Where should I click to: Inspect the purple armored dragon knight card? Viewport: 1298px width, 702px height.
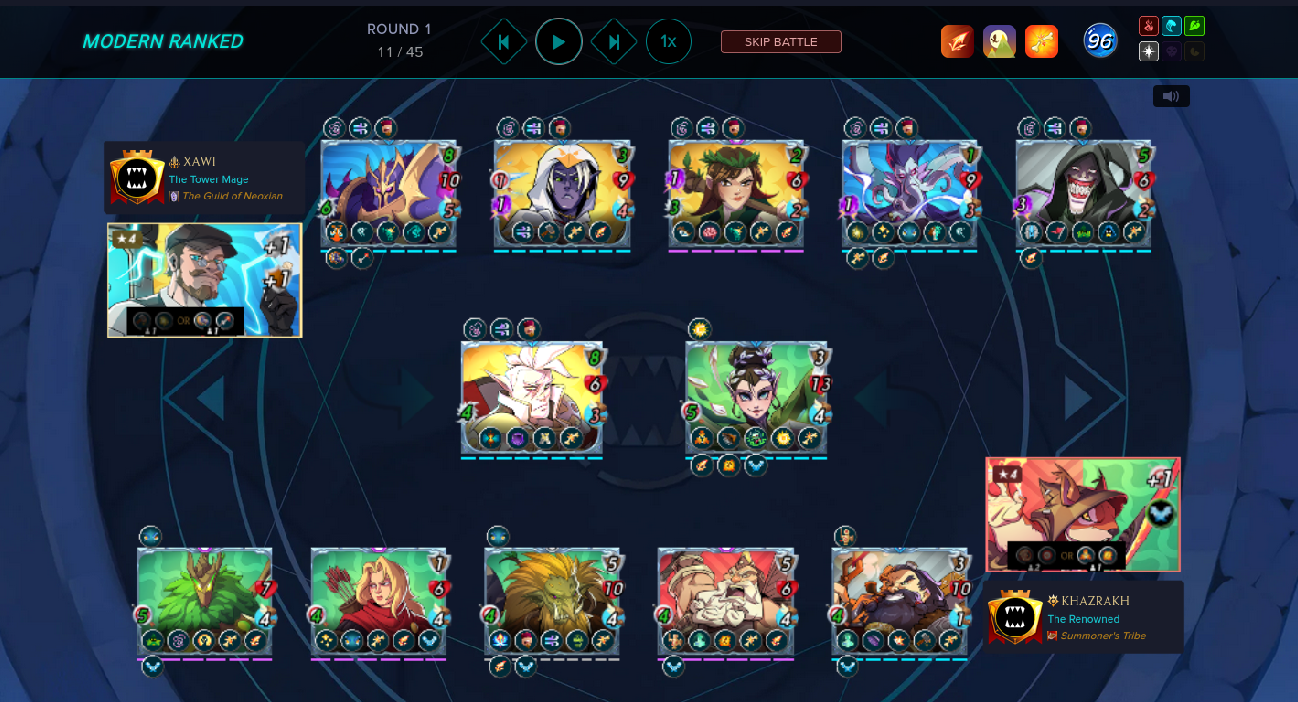389,192
